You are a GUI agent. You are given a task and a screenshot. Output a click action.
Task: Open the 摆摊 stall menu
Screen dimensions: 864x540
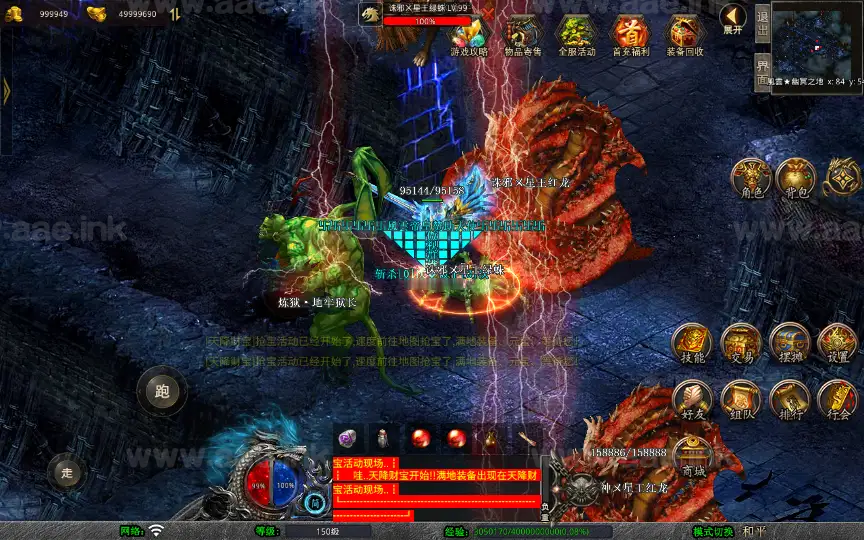(789, 344)
